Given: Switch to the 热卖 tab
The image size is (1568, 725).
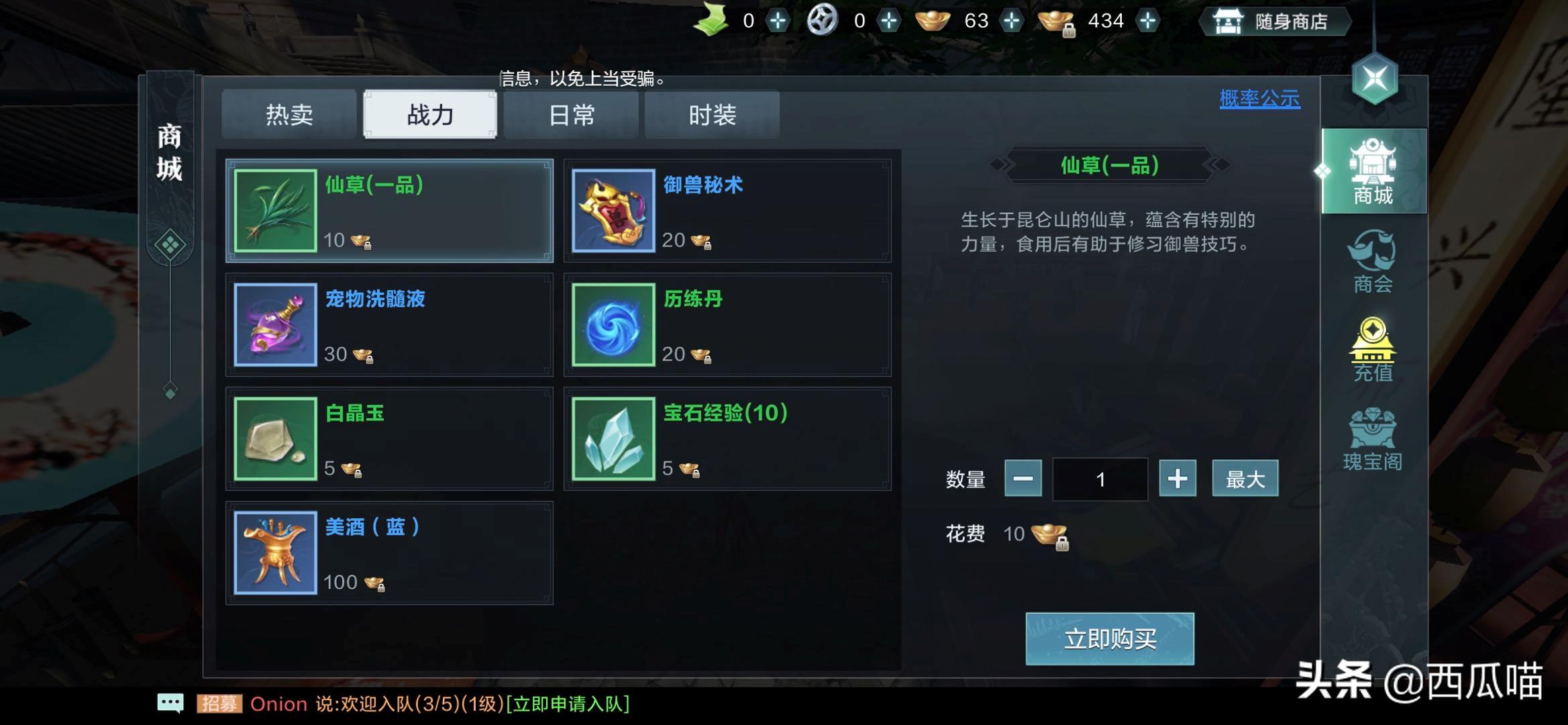Looking at the screenshot, I should click(289, 114).
